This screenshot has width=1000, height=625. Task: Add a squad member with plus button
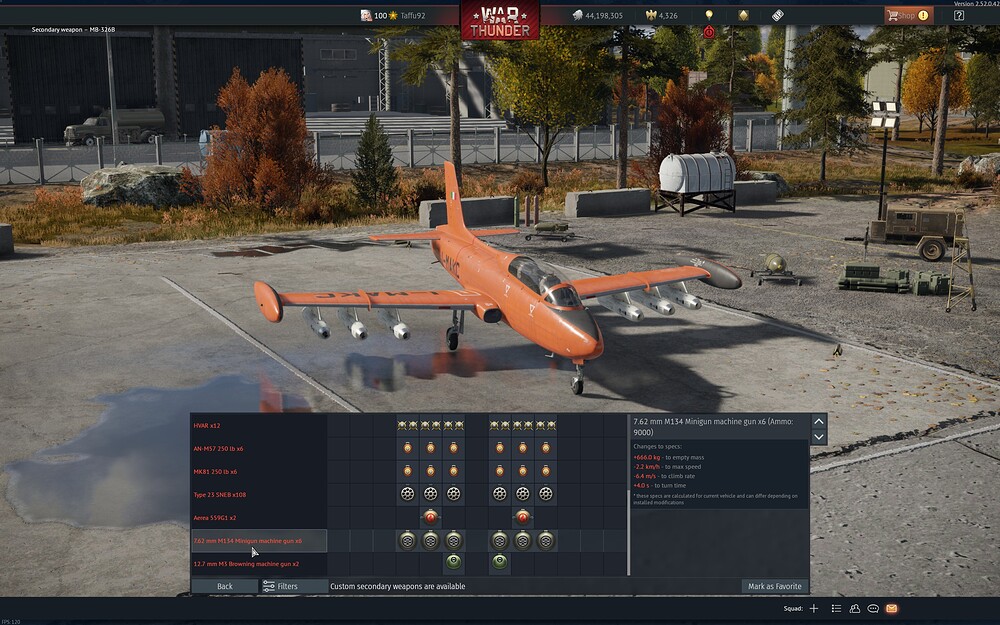[813, 608]
